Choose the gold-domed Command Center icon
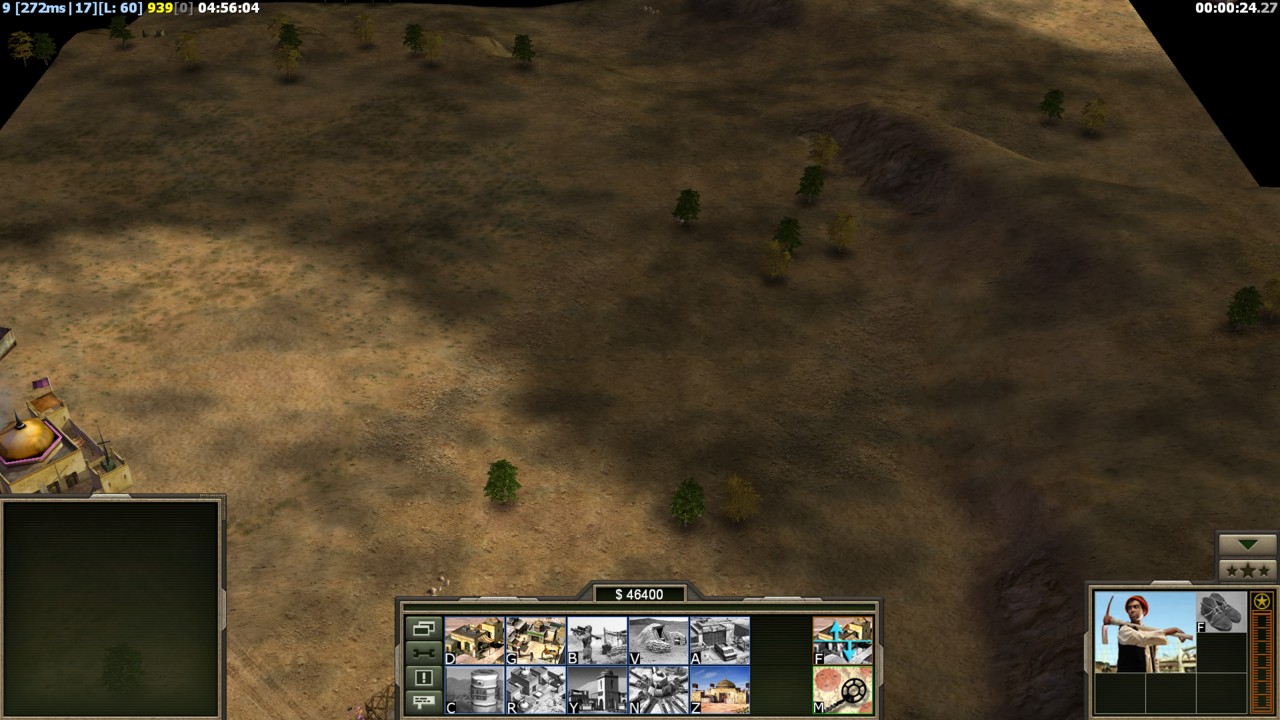Screen dimensions: 1280x720 (x=719, y=690)
